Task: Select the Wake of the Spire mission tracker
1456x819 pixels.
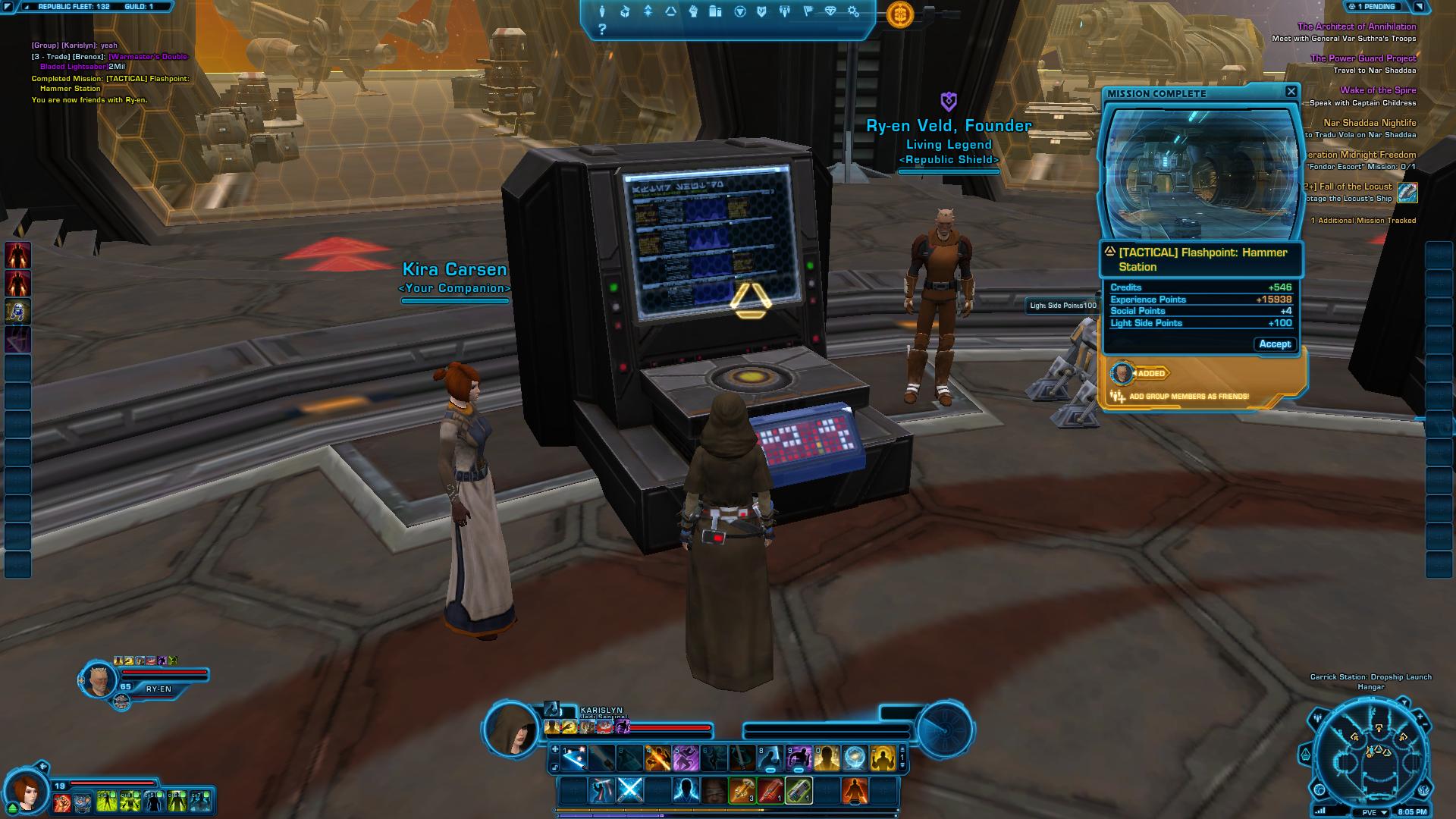Action: [1377, 90]
